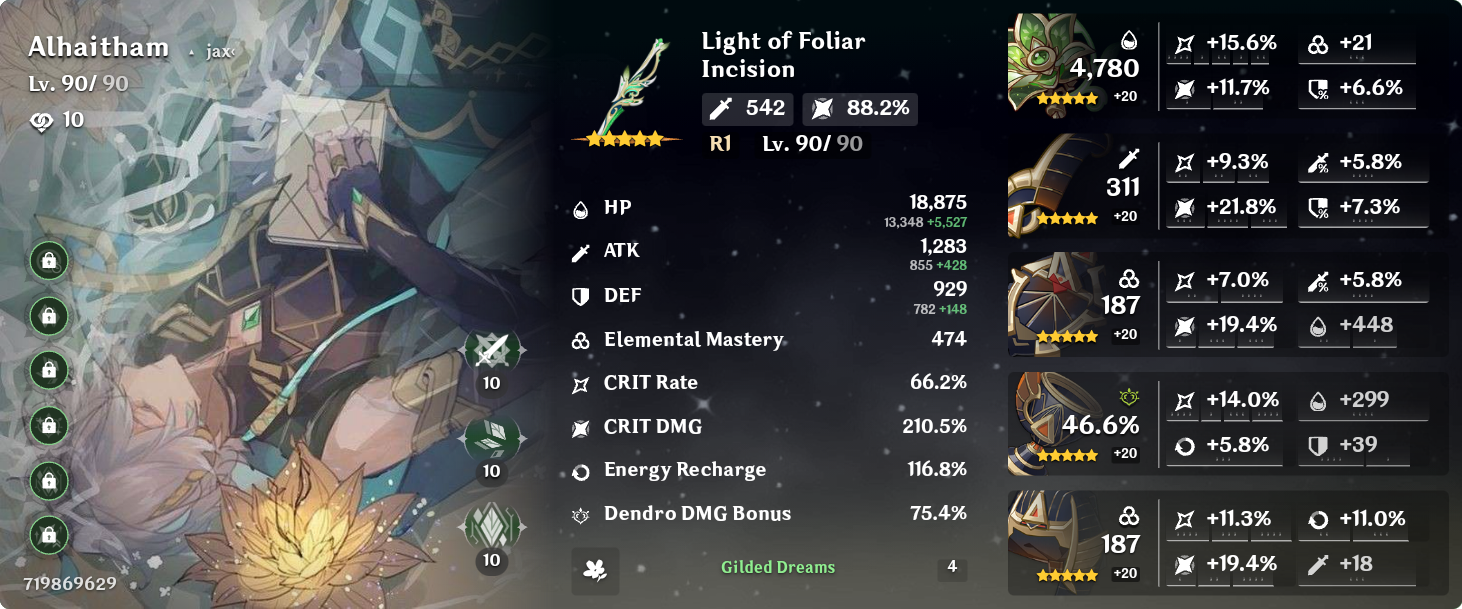
Task: Select the Light of Foliar Incision weapon icon
Action: pyautogui.click(x=626, y=92)
